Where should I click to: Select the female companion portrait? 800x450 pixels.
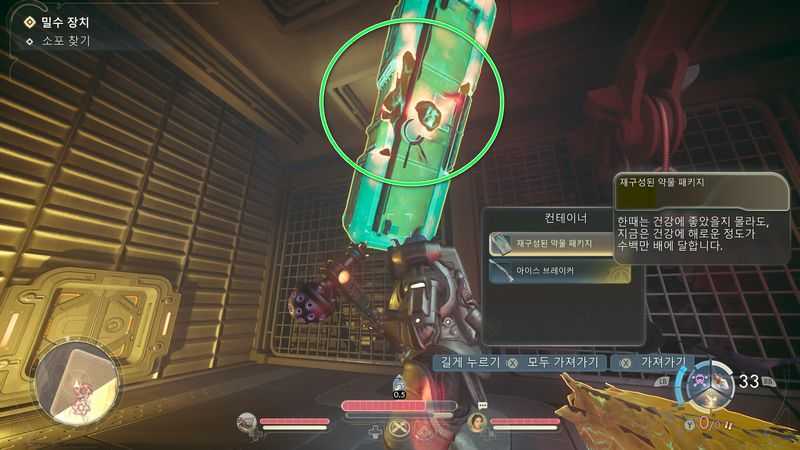point(479,422)
